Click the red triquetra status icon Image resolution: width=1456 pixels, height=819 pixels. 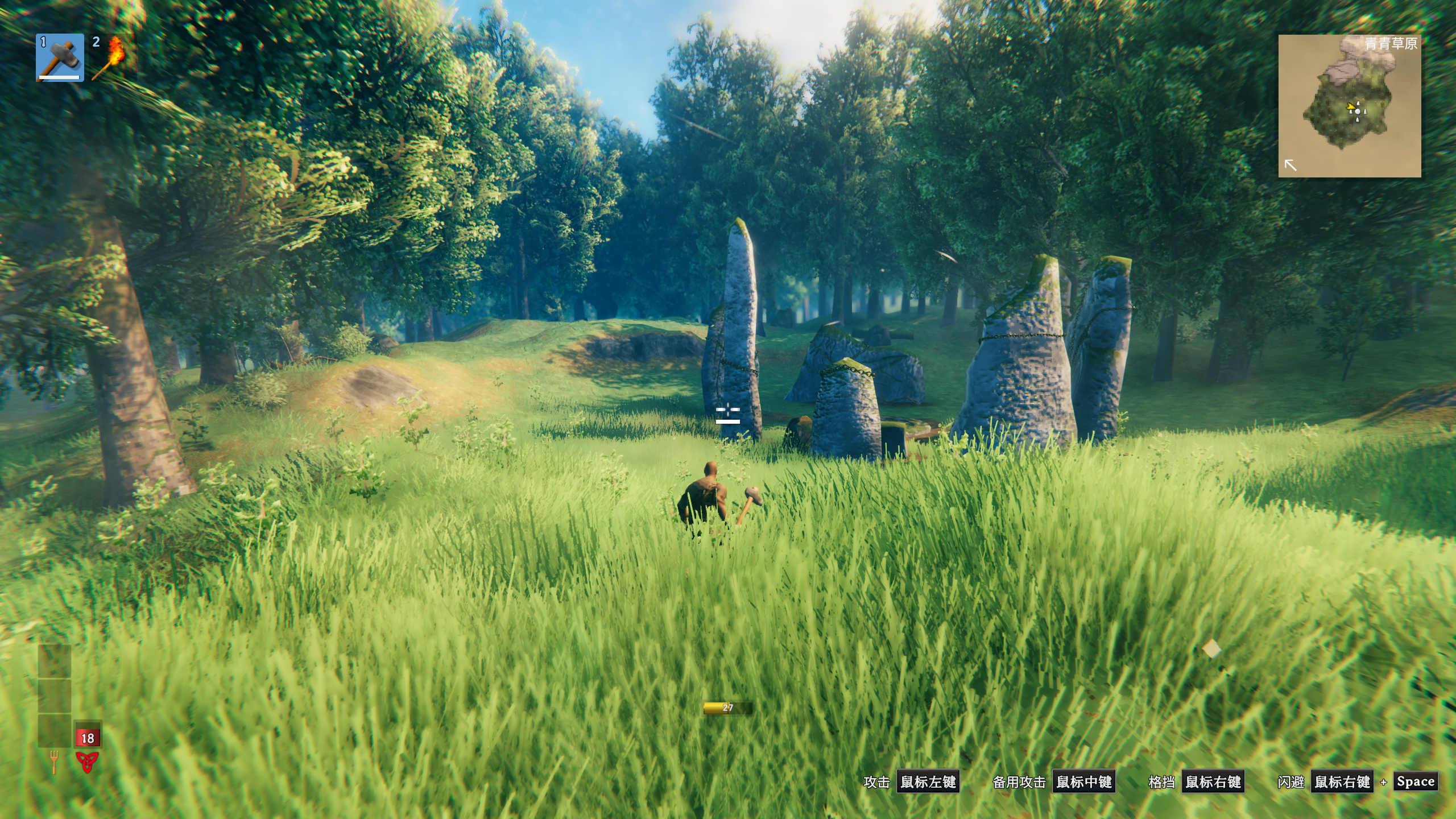click(87, 762)
